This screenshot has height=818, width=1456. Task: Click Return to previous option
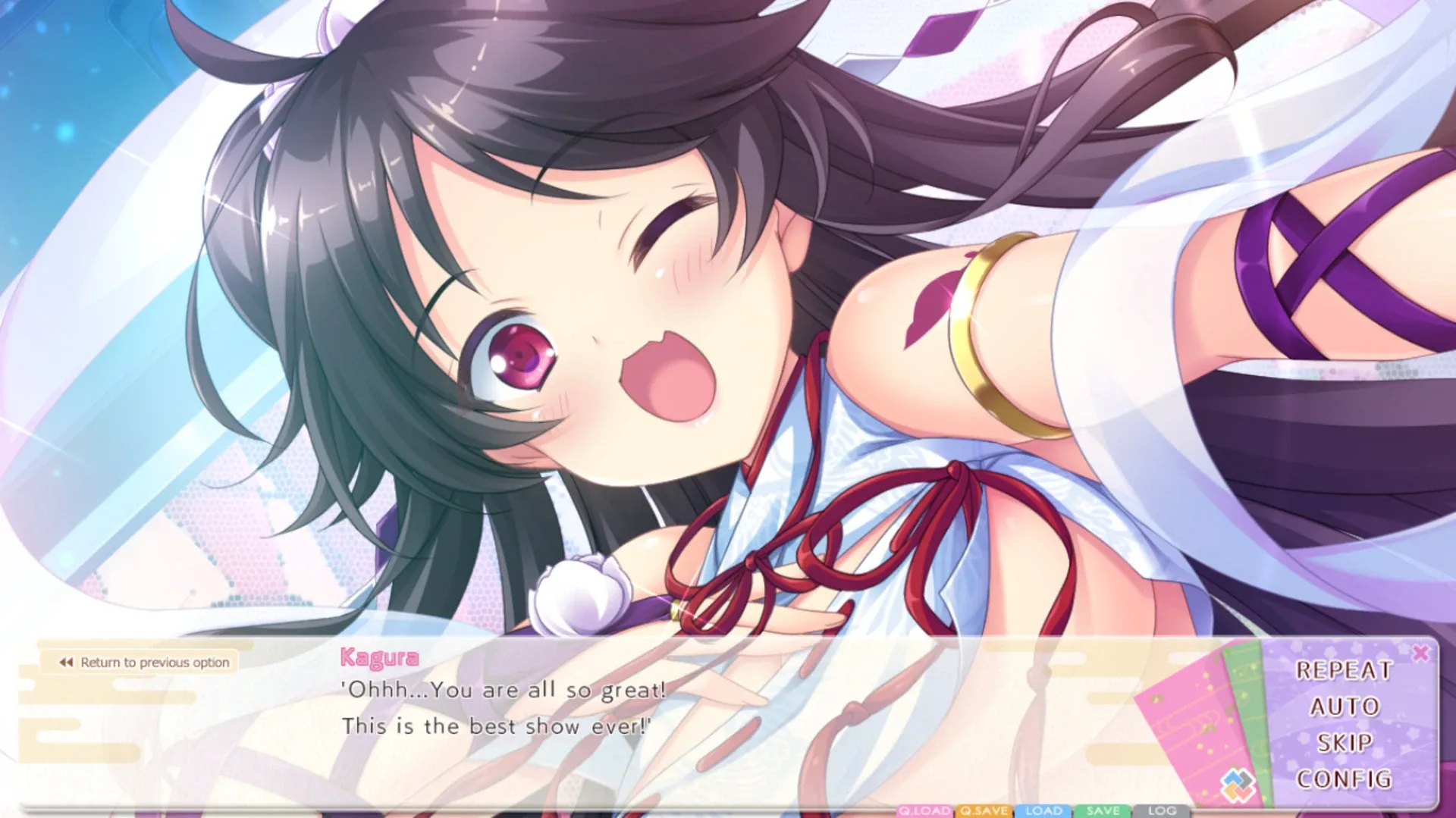[x=144, y=662]
